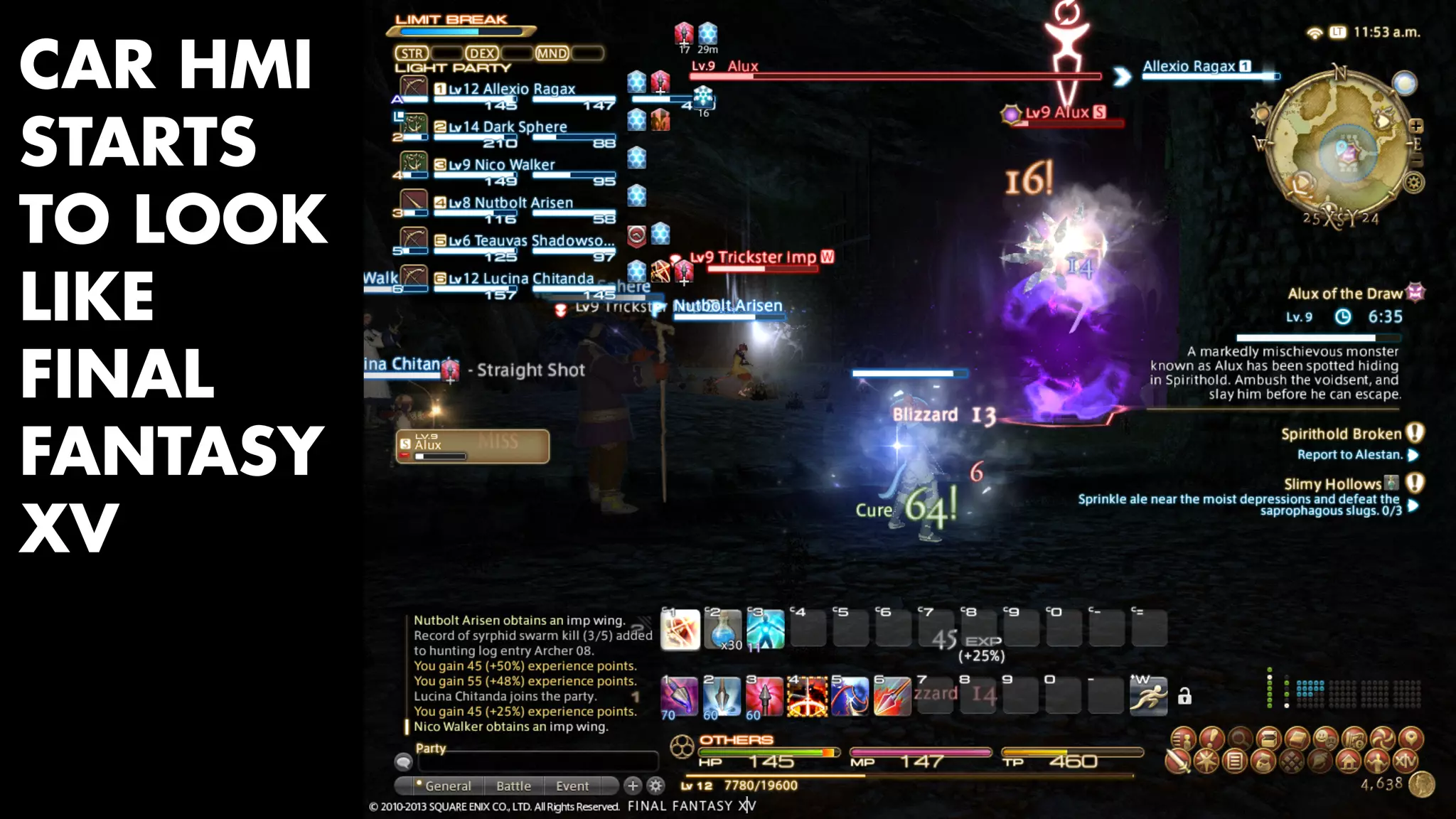Switch to the Battle chat tab
Image resolution: width=1456 pixels, height=819 pixels.
513,786
